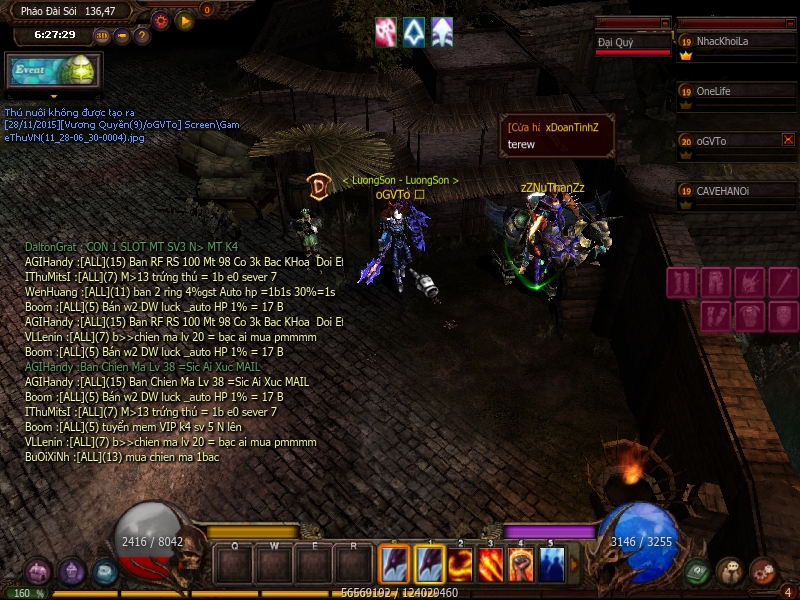Click the xDoanTinhZ chat bubble
The image size is (800, 600).
coord(557,135)
